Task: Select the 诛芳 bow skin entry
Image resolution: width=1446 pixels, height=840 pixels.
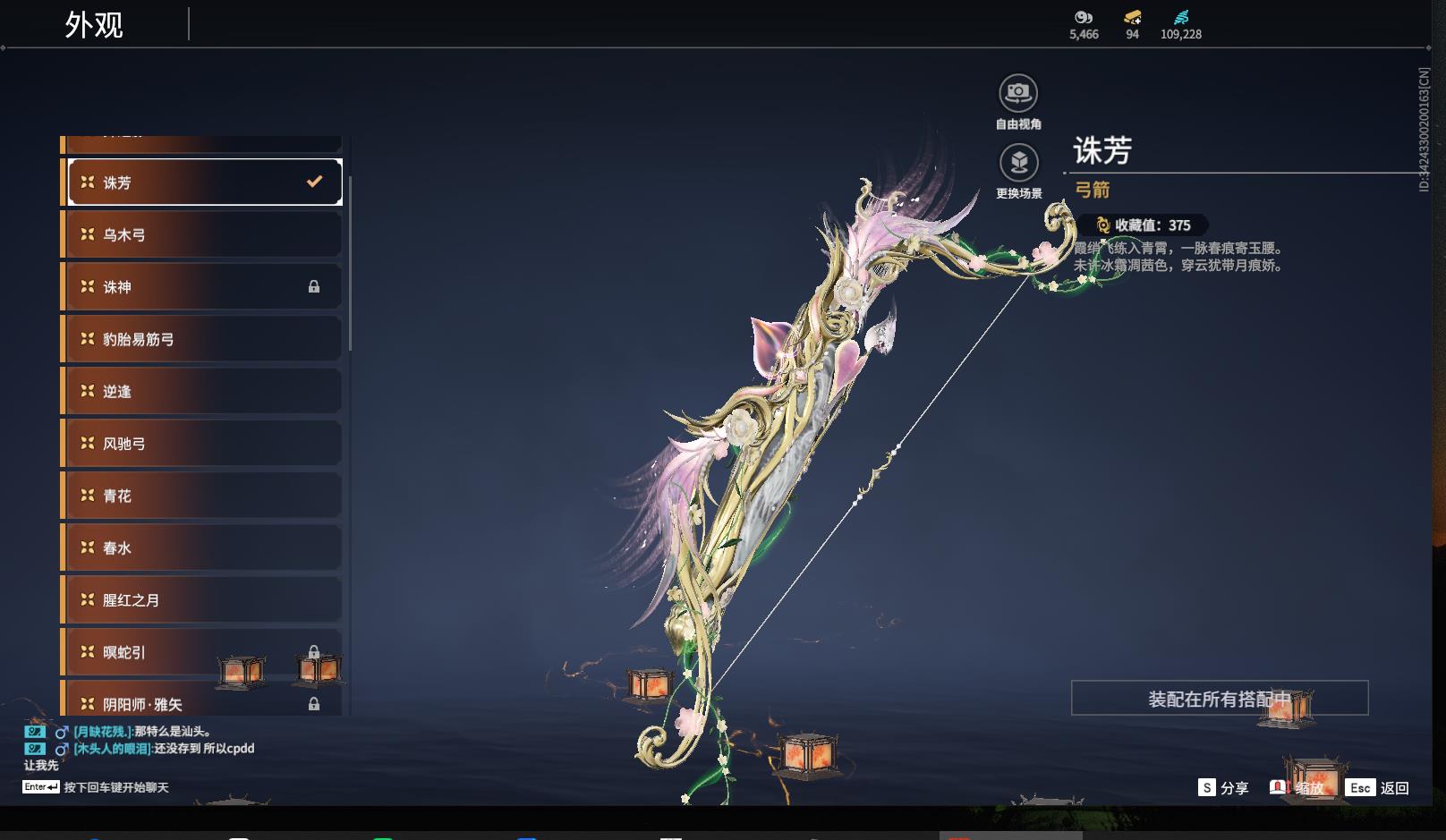Action: click(204, 182)
